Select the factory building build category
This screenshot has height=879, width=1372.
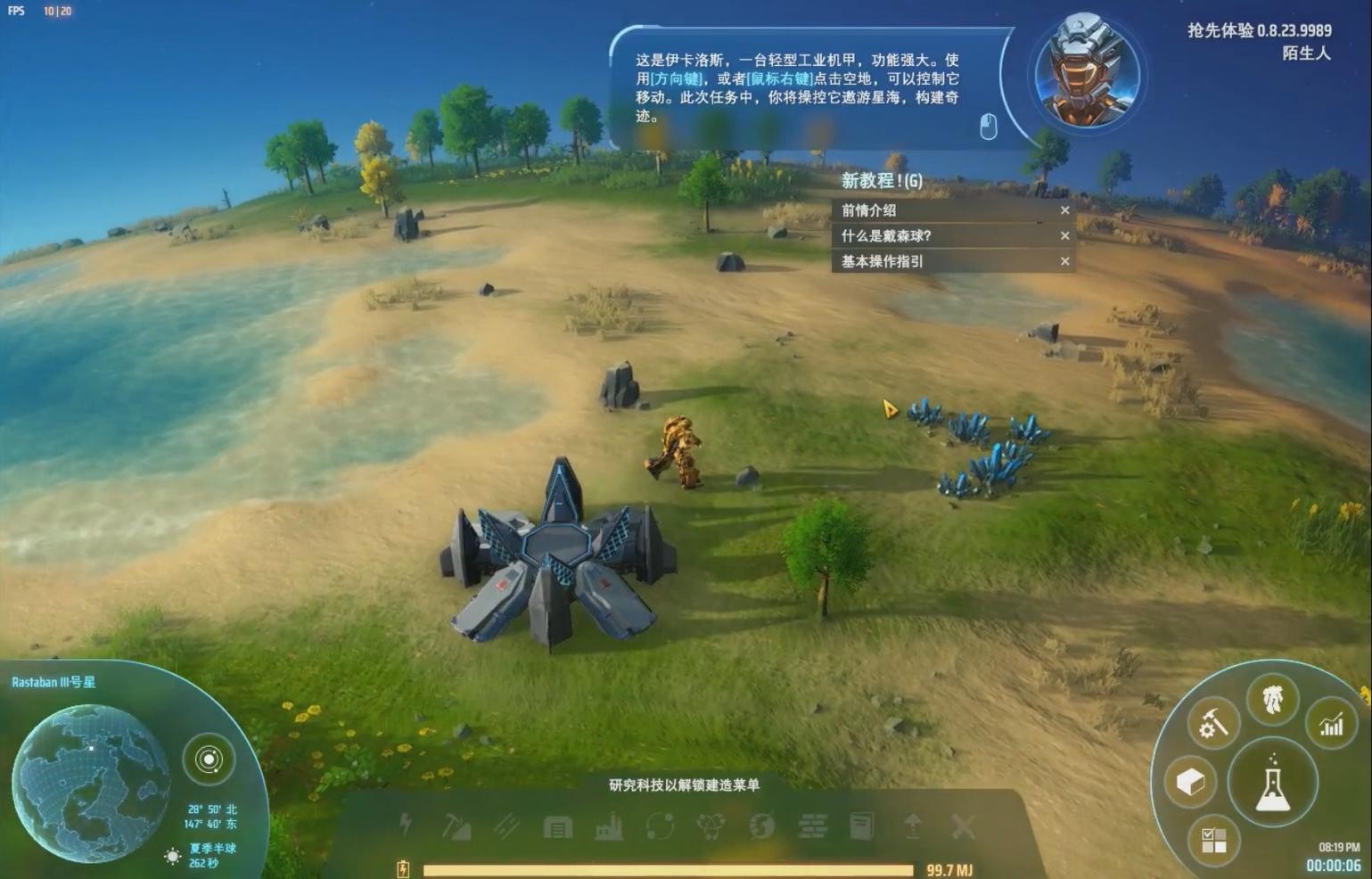click(x=609, y=827)
